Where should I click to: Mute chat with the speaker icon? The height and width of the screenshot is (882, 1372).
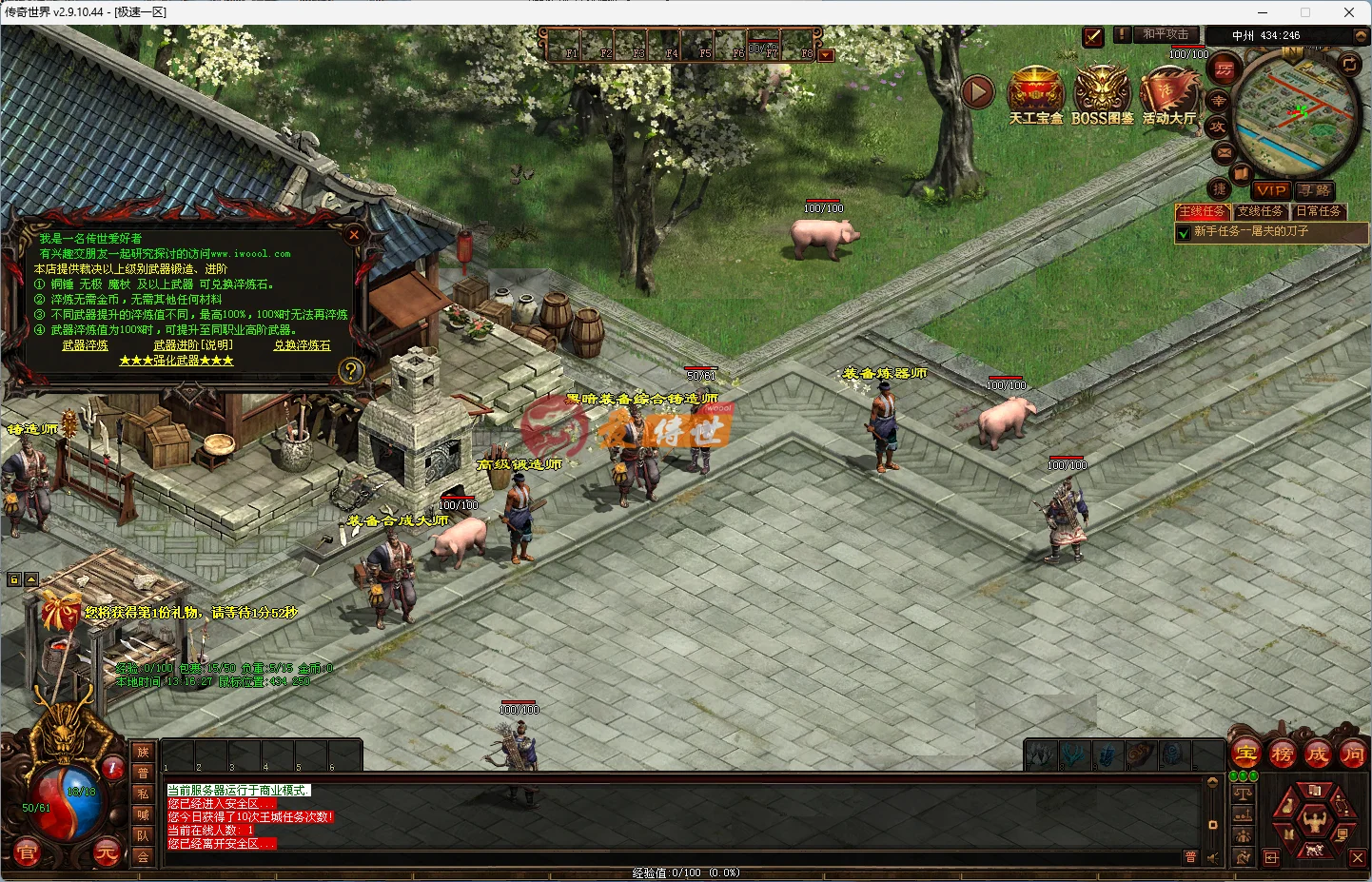1211,857
